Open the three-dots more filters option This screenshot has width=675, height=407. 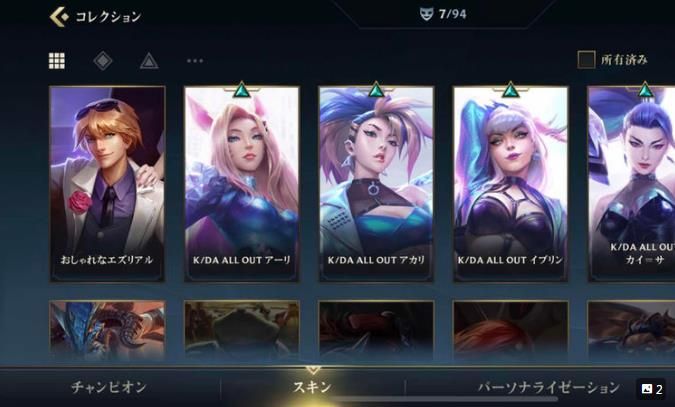point(195,60)
